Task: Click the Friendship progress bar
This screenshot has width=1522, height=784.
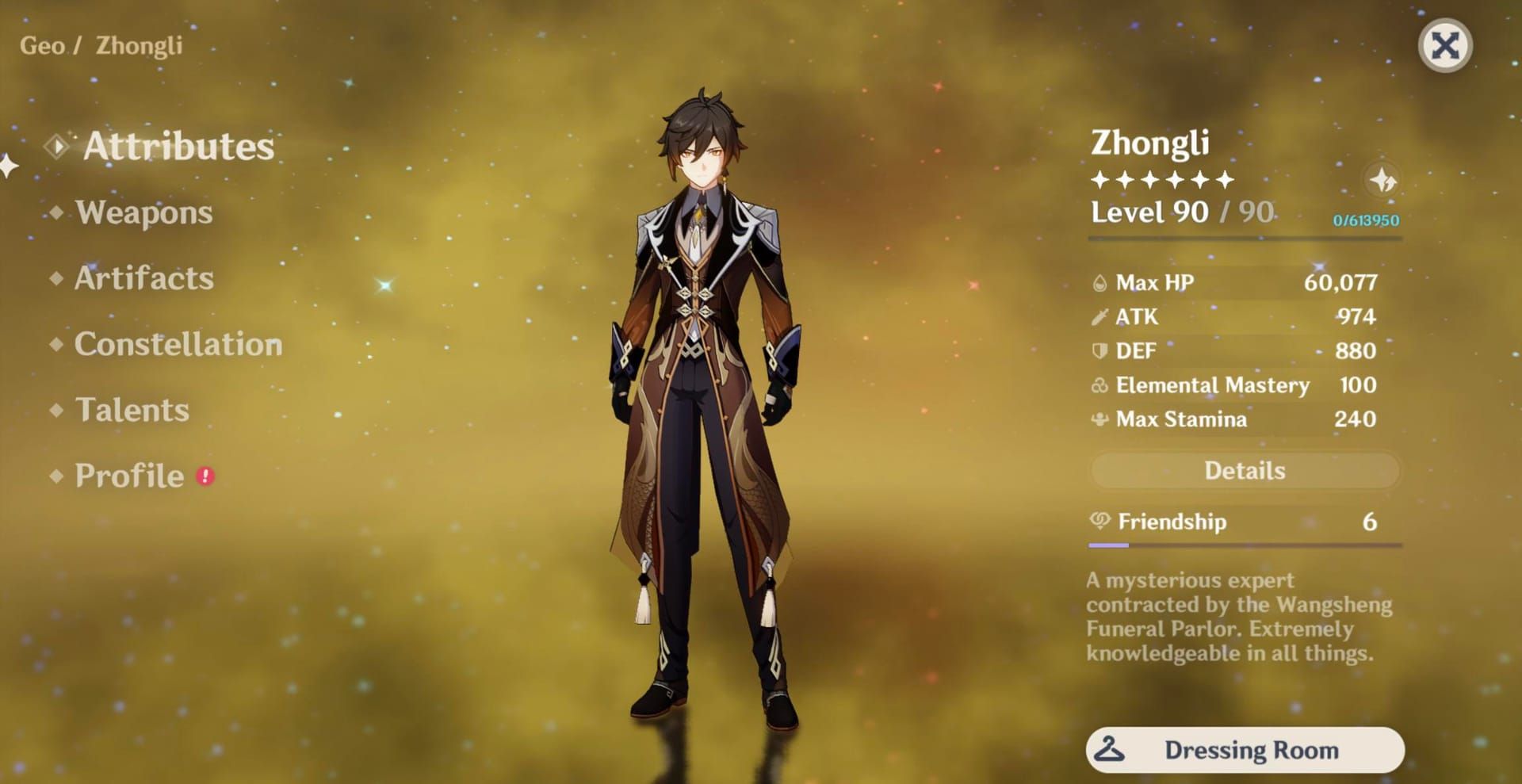Action: [1241, 545]
